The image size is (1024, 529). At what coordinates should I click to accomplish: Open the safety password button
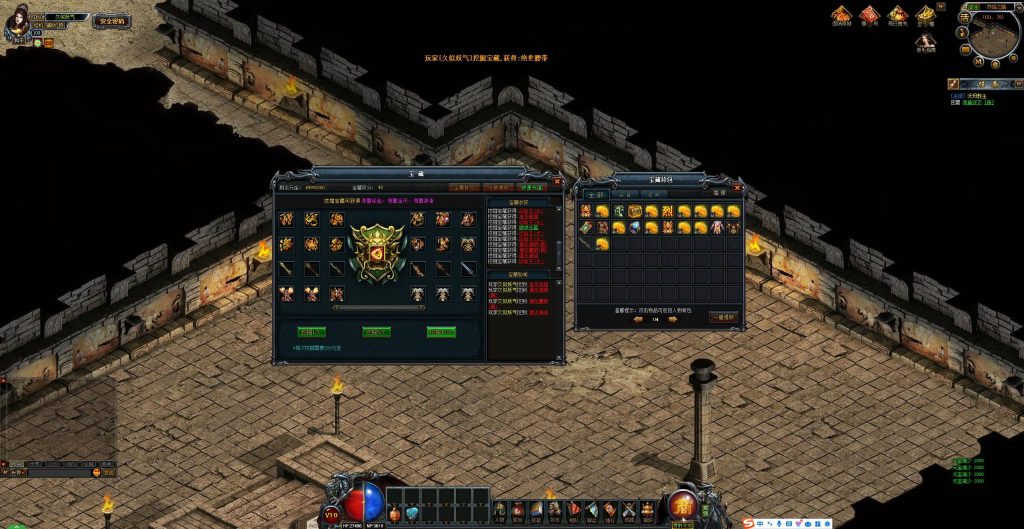click(110, 20)
